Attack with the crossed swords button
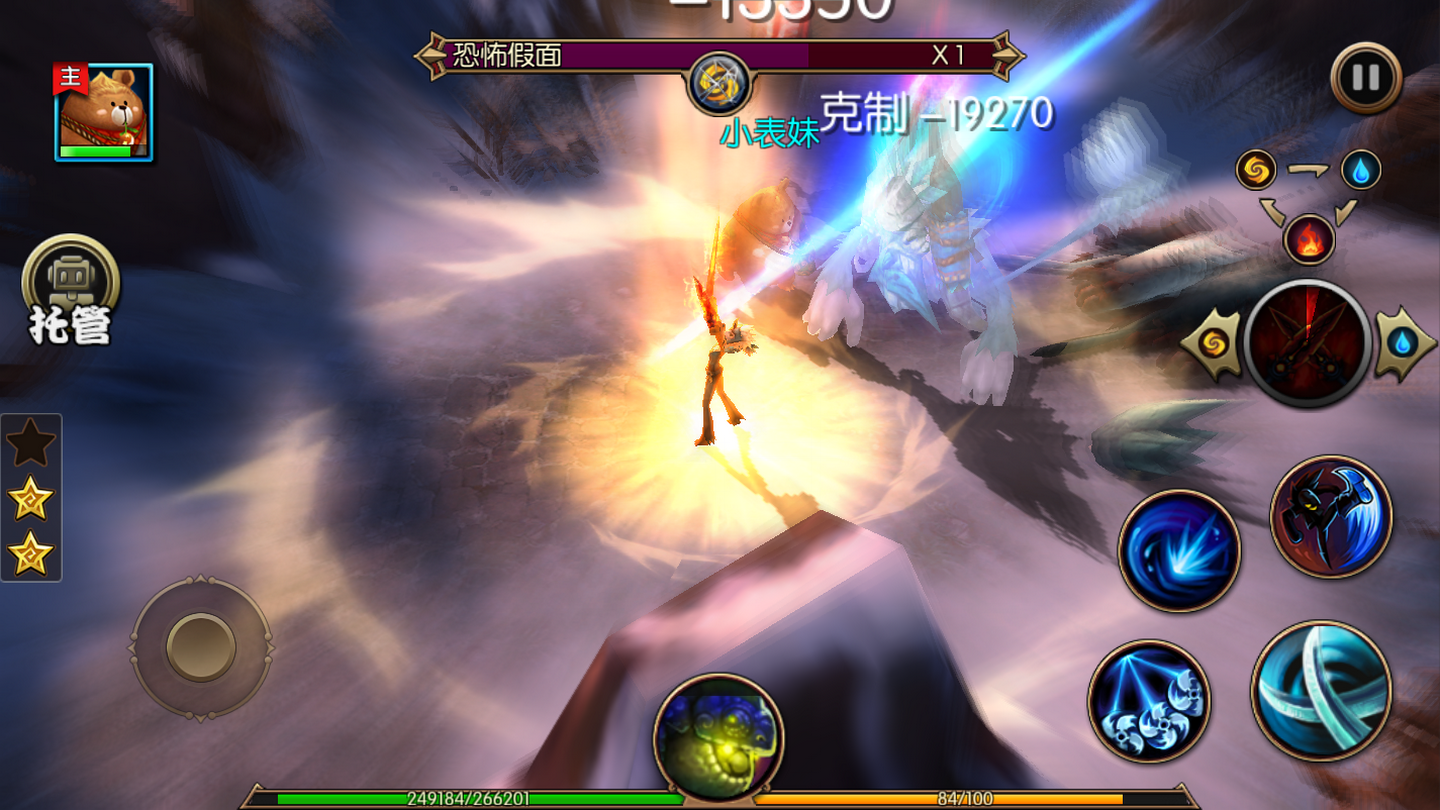The height and width of the screenshot is (810, 1440). 1307,343
